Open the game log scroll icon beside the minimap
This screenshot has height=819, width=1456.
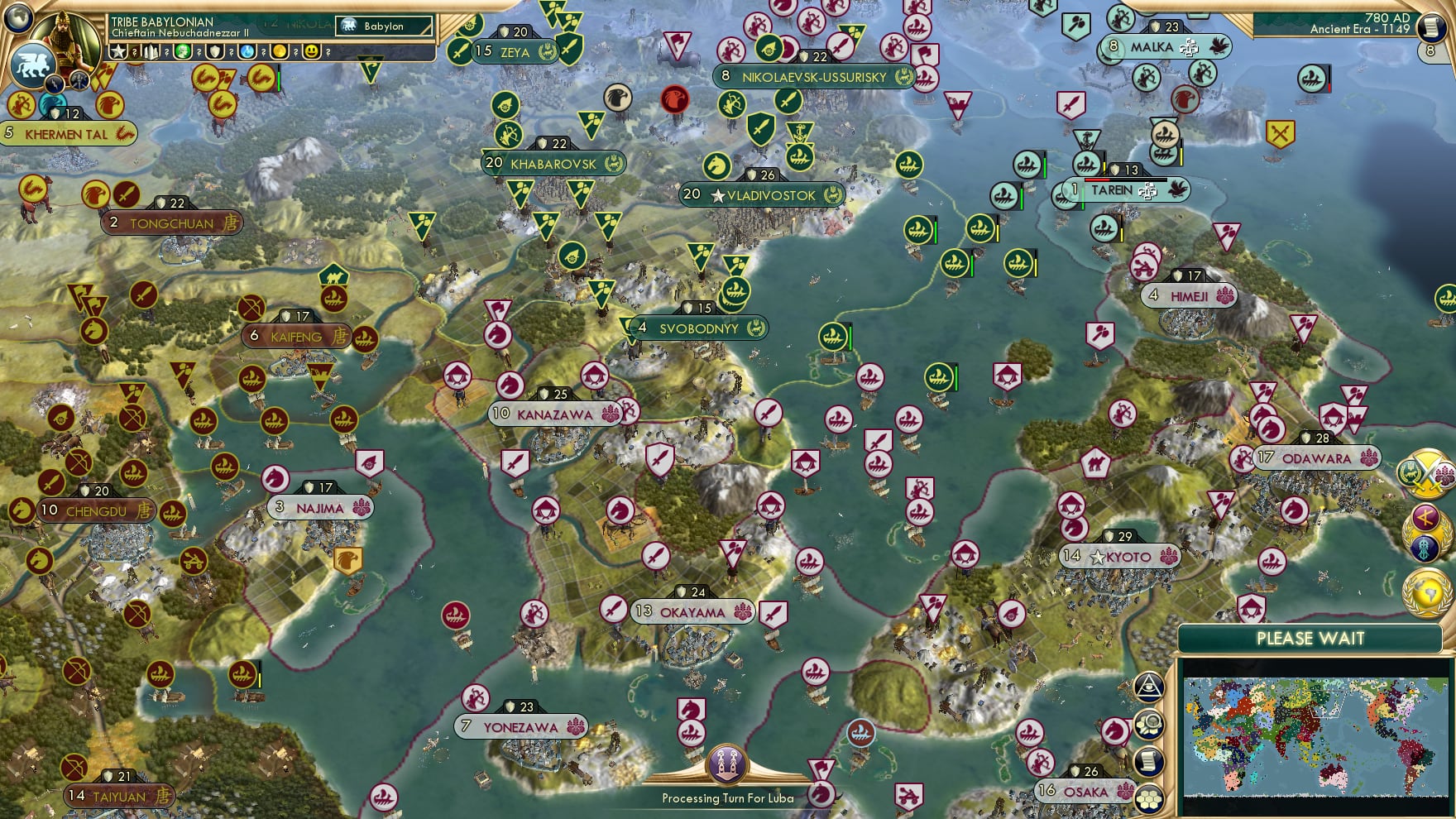pyautogui.click(x=1150, y=760)
